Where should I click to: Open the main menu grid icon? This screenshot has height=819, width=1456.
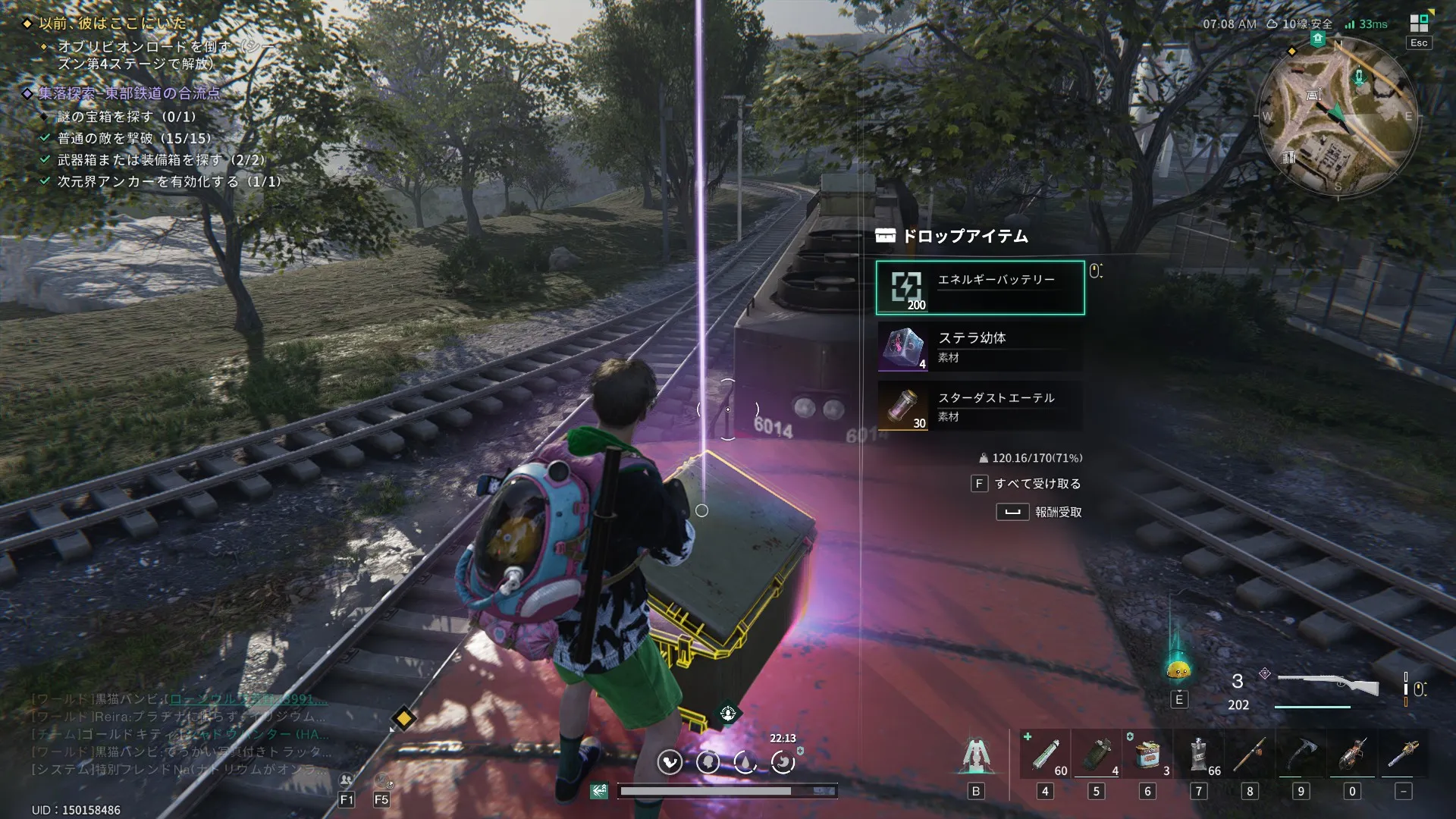pos(1419,24)
